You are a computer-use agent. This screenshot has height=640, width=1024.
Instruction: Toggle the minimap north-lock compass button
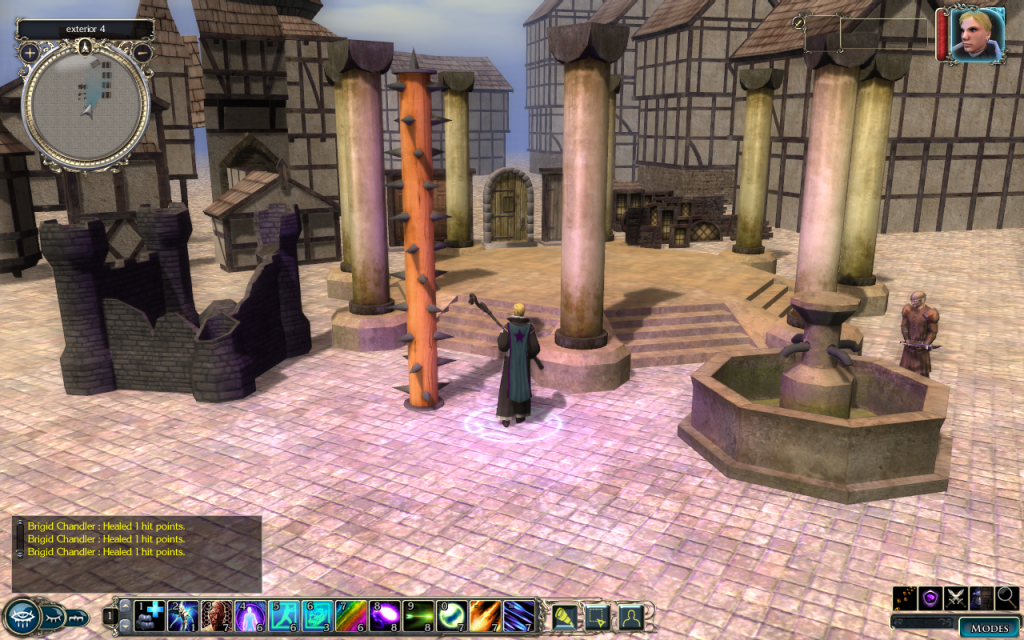tap(86, 47)
